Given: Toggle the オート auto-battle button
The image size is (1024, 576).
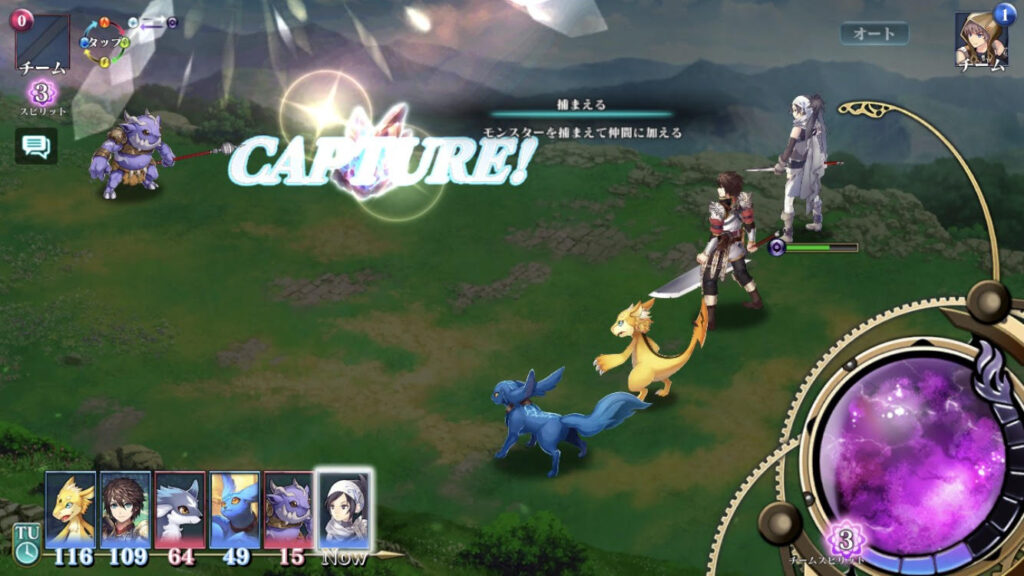Looking at the screenshot, I should pos(874,33).
